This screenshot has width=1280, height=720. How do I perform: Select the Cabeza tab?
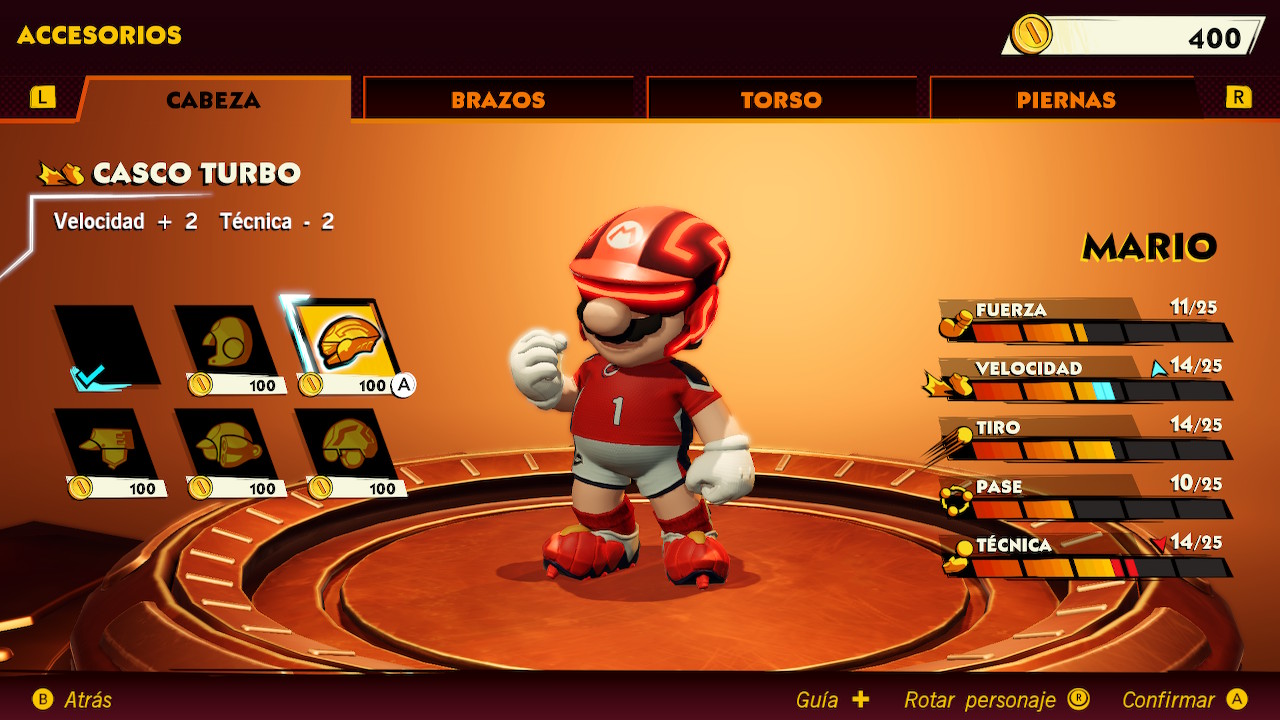point(213,100)
